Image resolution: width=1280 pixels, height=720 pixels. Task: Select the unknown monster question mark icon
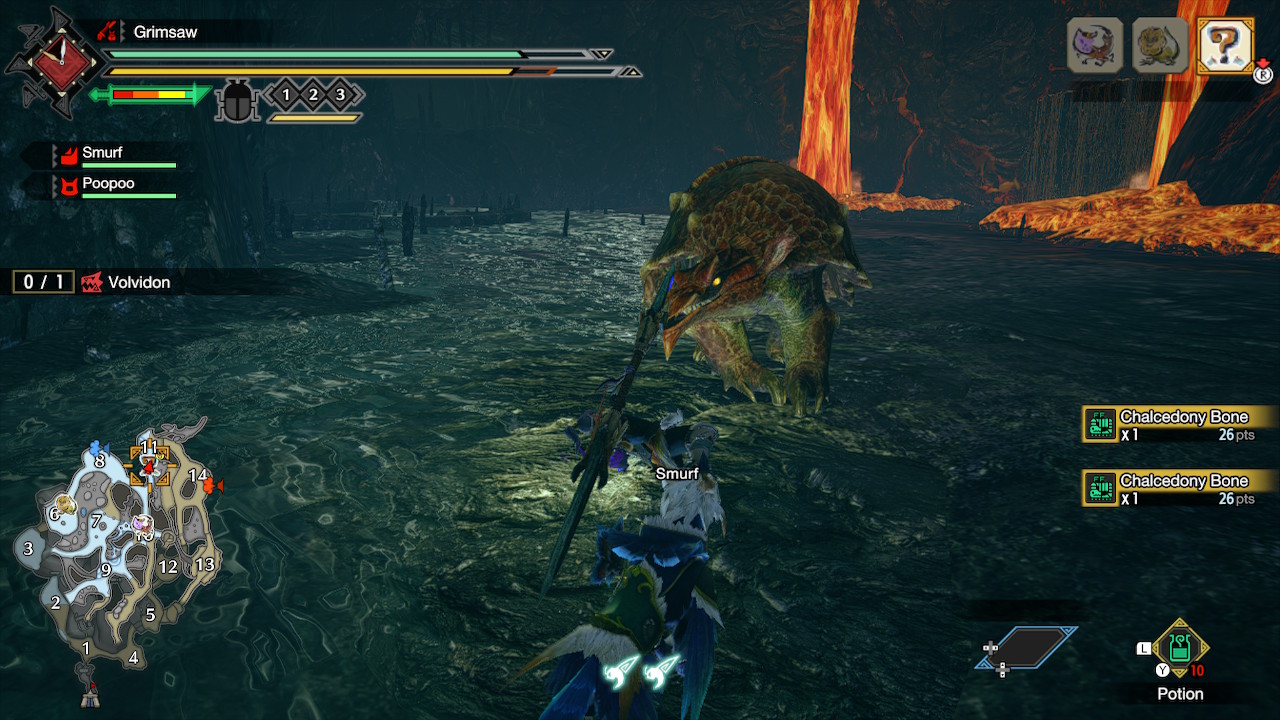pos(1225,45)
